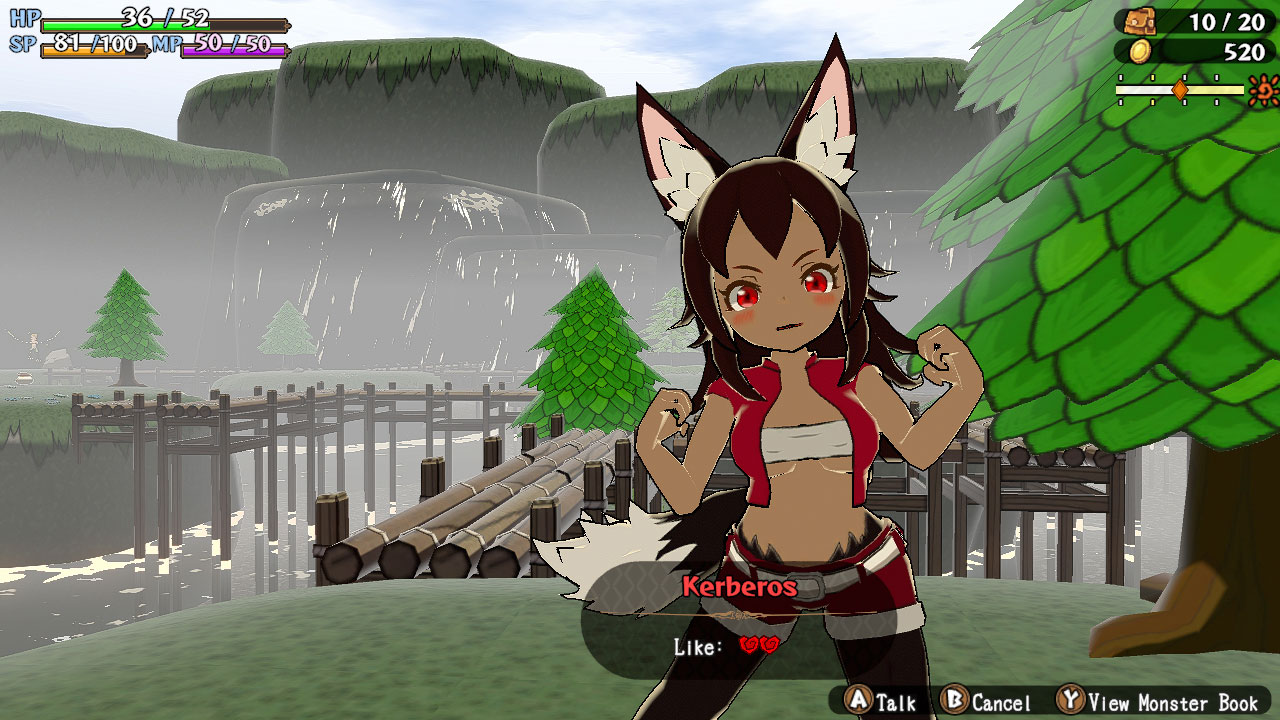Click the purple MP gauge
1280x720 pixels.
pyautogui.click(x=235, y=45)
